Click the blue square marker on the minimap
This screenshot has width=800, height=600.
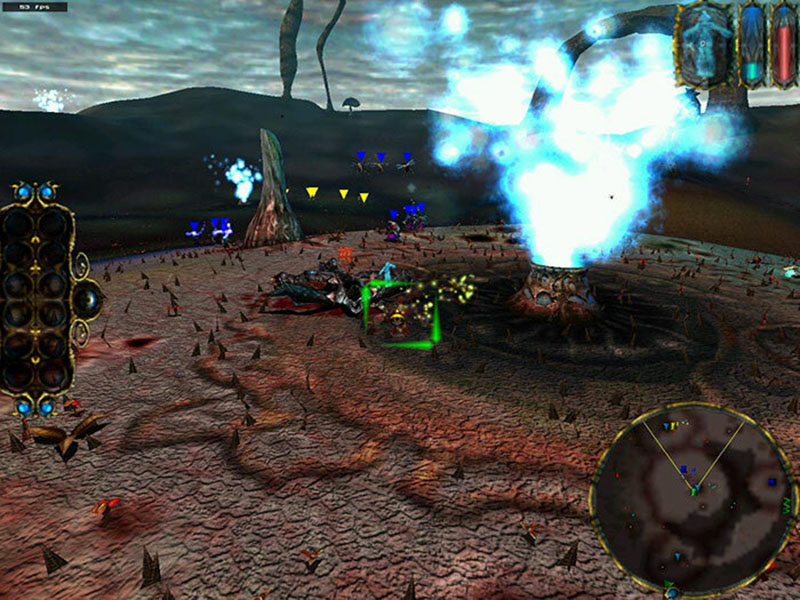pyautogui.click(x=772, y=483)
